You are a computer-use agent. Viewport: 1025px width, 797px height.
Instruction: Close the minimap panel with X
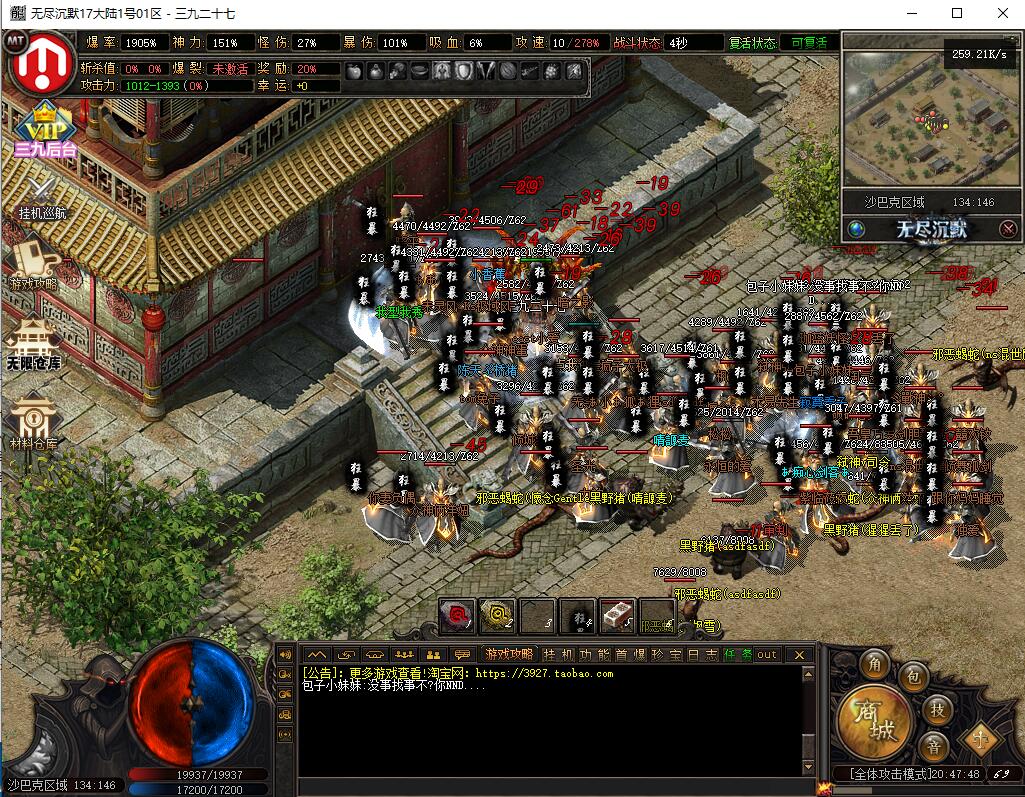pyautogui.click(x=1009, y=229)
